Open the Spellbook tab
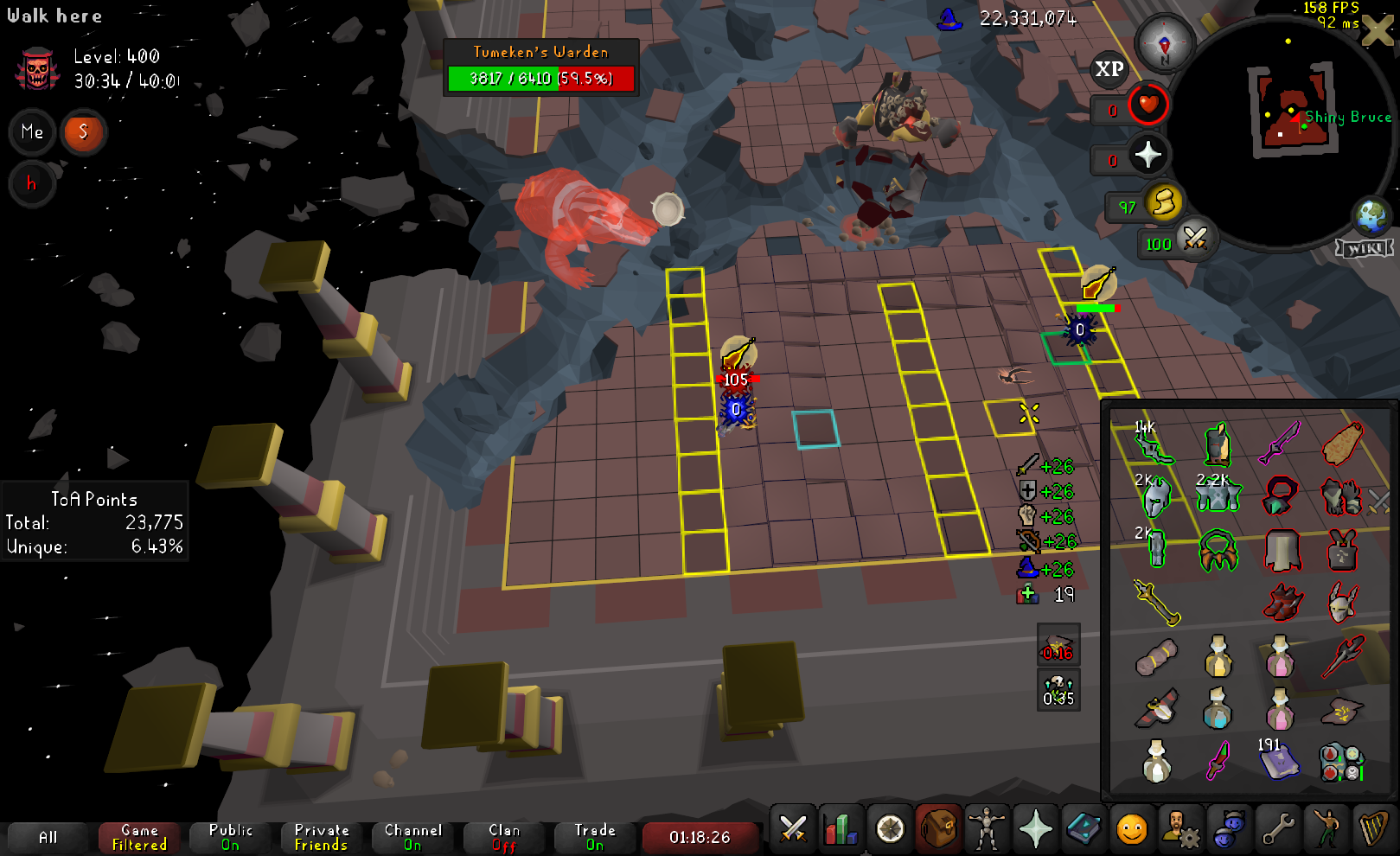The height and width of the screenshot is (856, 1400). (x=1083, y=829)
